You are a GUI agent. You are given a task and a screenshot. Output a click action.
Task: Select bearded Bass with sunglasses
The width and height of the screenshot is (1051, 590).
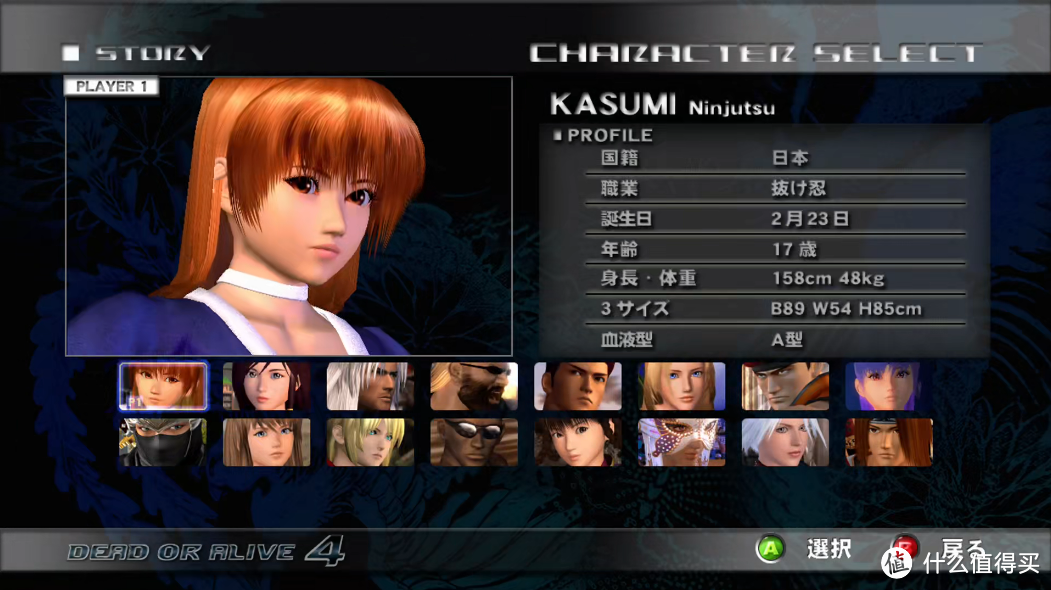[474, 386]
